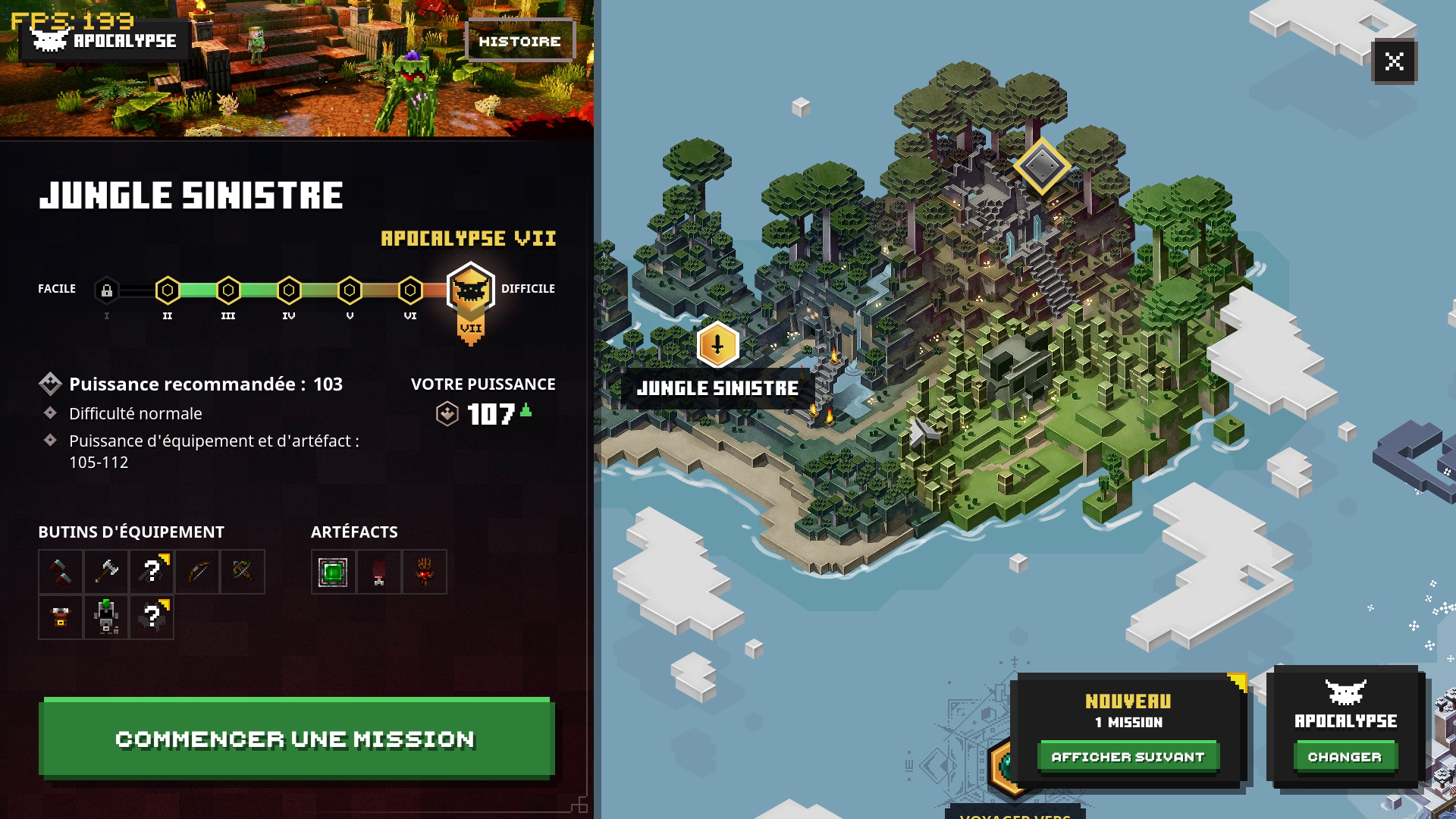Open the bow equipment loot icon
Screen dimensions: 1456x819
[x=199, y=571]
